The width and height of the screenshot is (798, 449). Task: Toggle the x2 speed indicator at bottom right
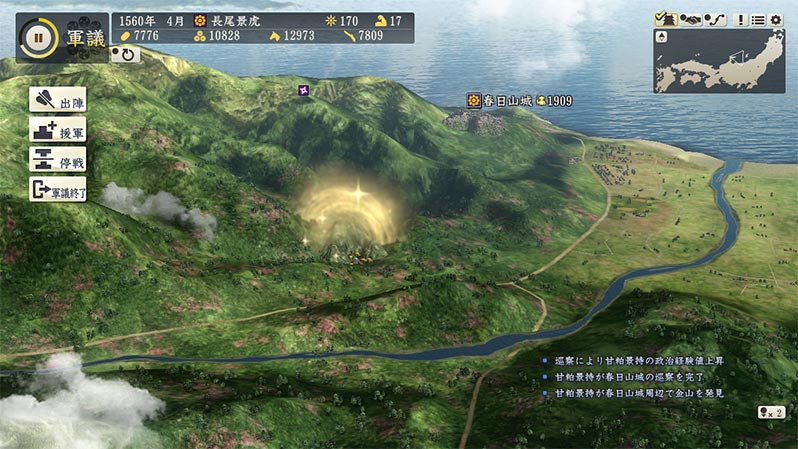[x=770, y=411]
